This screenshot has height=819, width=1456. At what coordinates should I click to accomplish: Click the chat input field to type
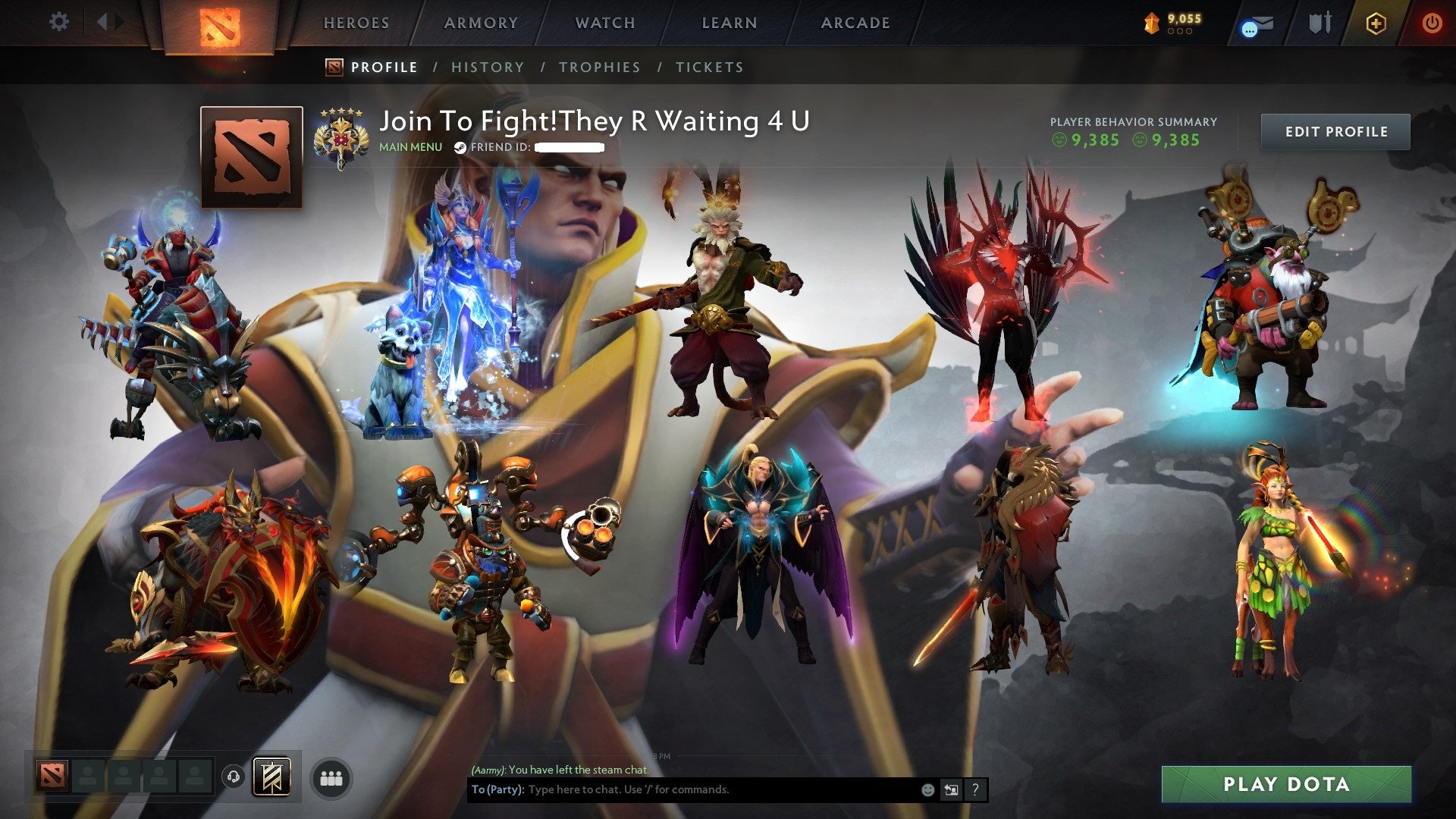pos(682,789)
